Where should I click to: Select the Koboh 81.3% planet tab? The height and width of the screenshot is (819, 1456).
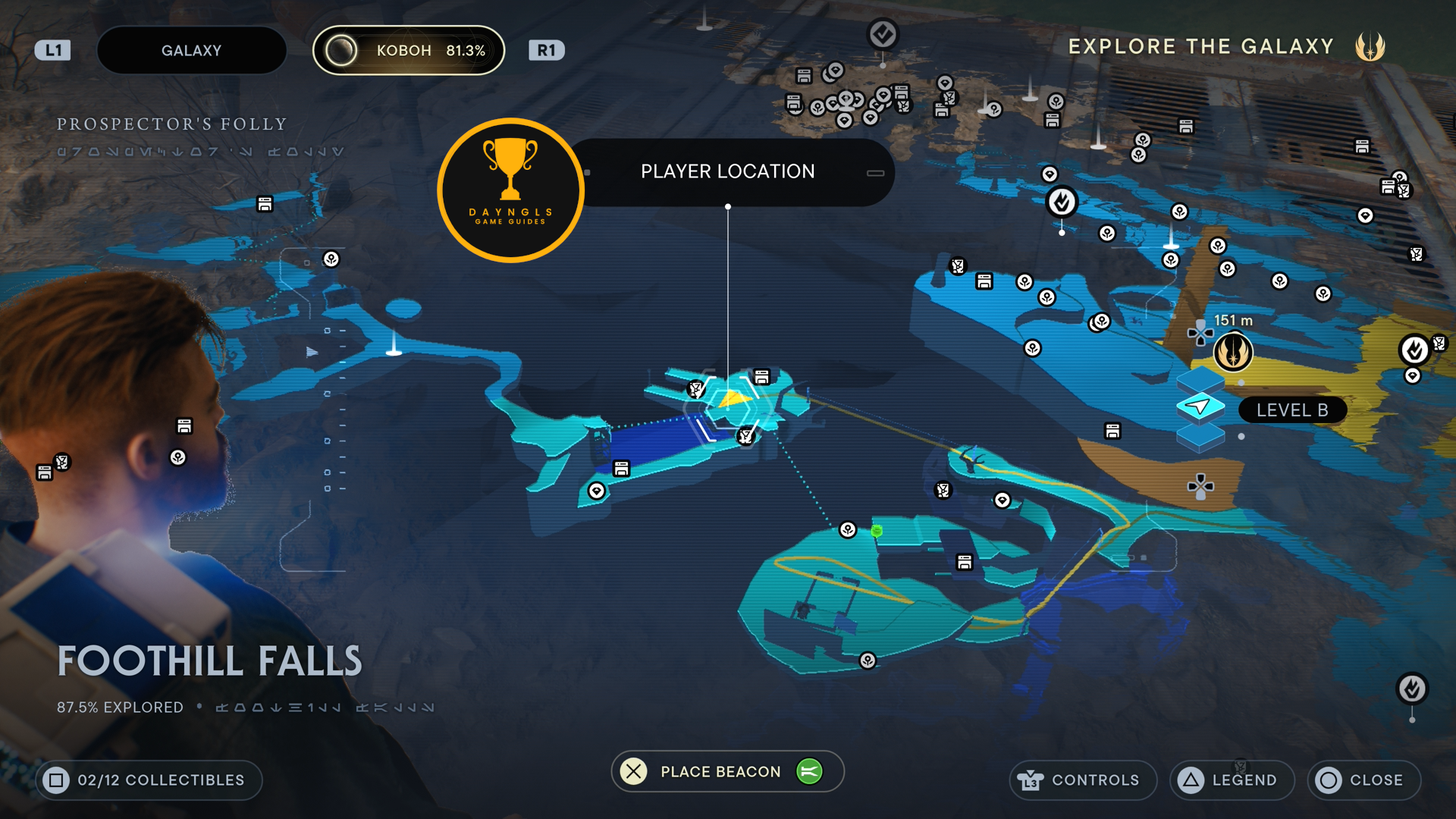409,51
